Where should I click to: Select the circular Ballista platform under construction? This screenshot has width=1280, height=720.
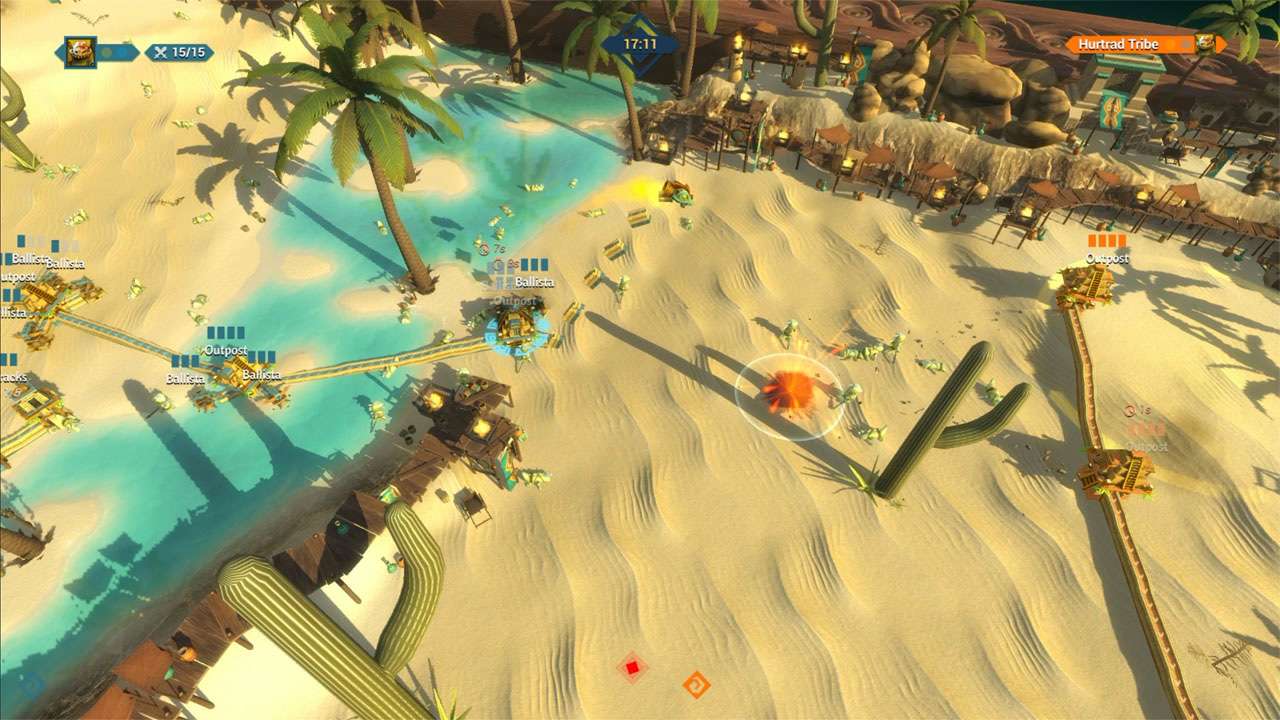(x=516, y=330)
